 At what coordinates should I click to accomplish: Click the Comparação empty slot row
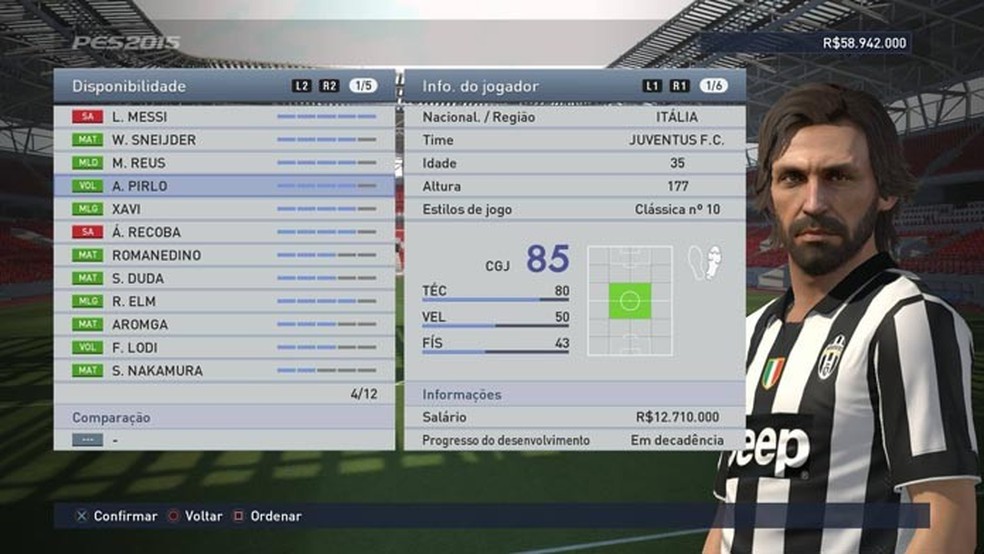(225, 439)
